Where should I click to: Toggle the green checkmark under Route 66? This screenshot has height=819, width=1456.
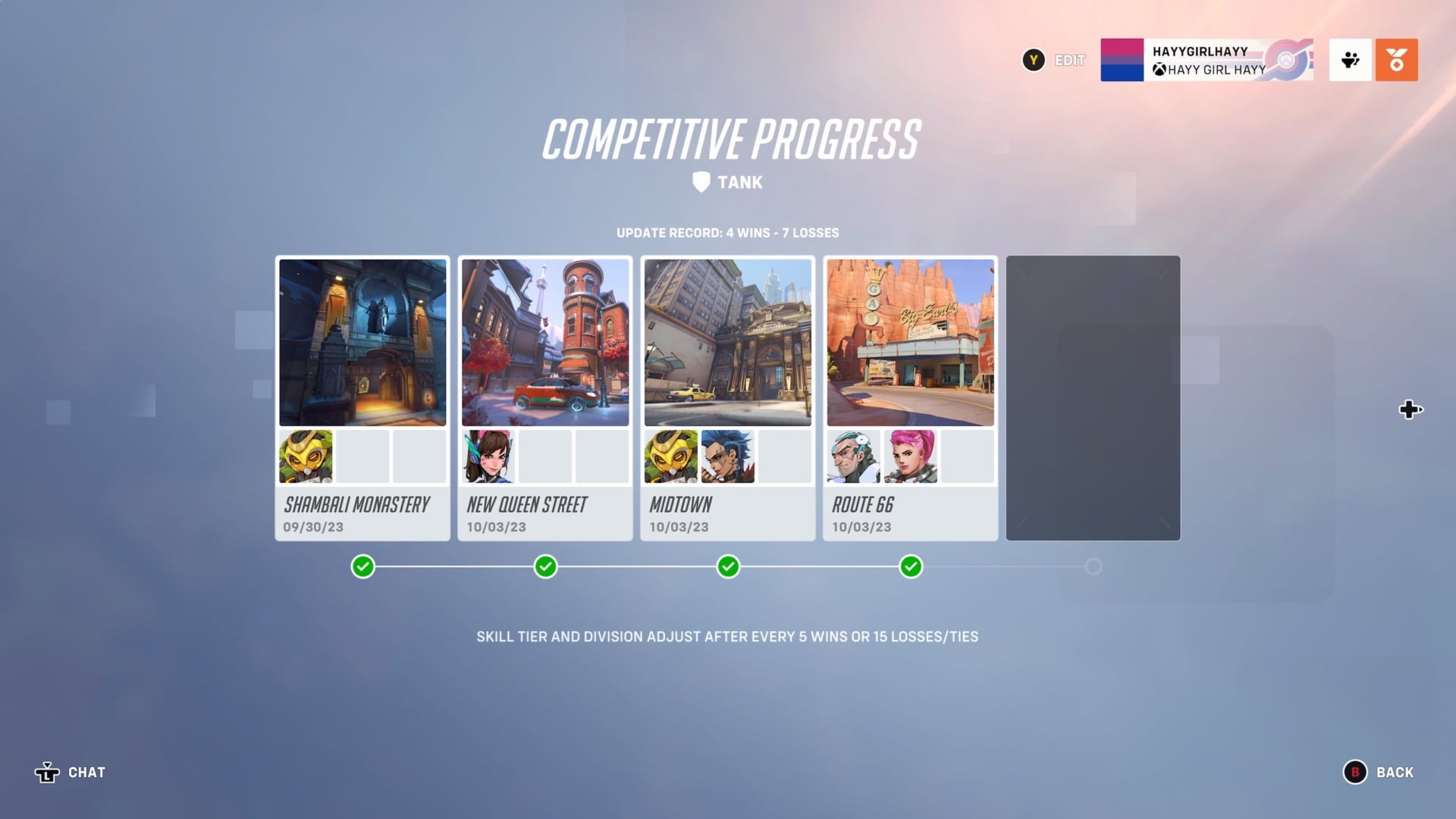[910, 566]
